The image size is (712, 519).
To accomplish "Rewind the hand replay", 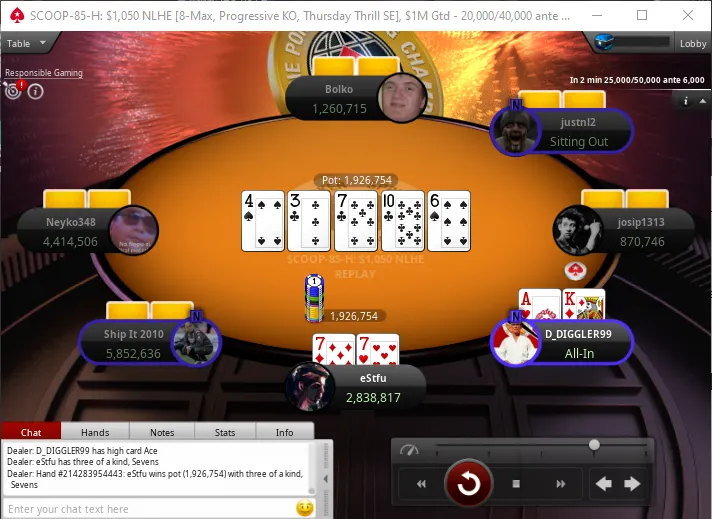I will pos(422,484).
